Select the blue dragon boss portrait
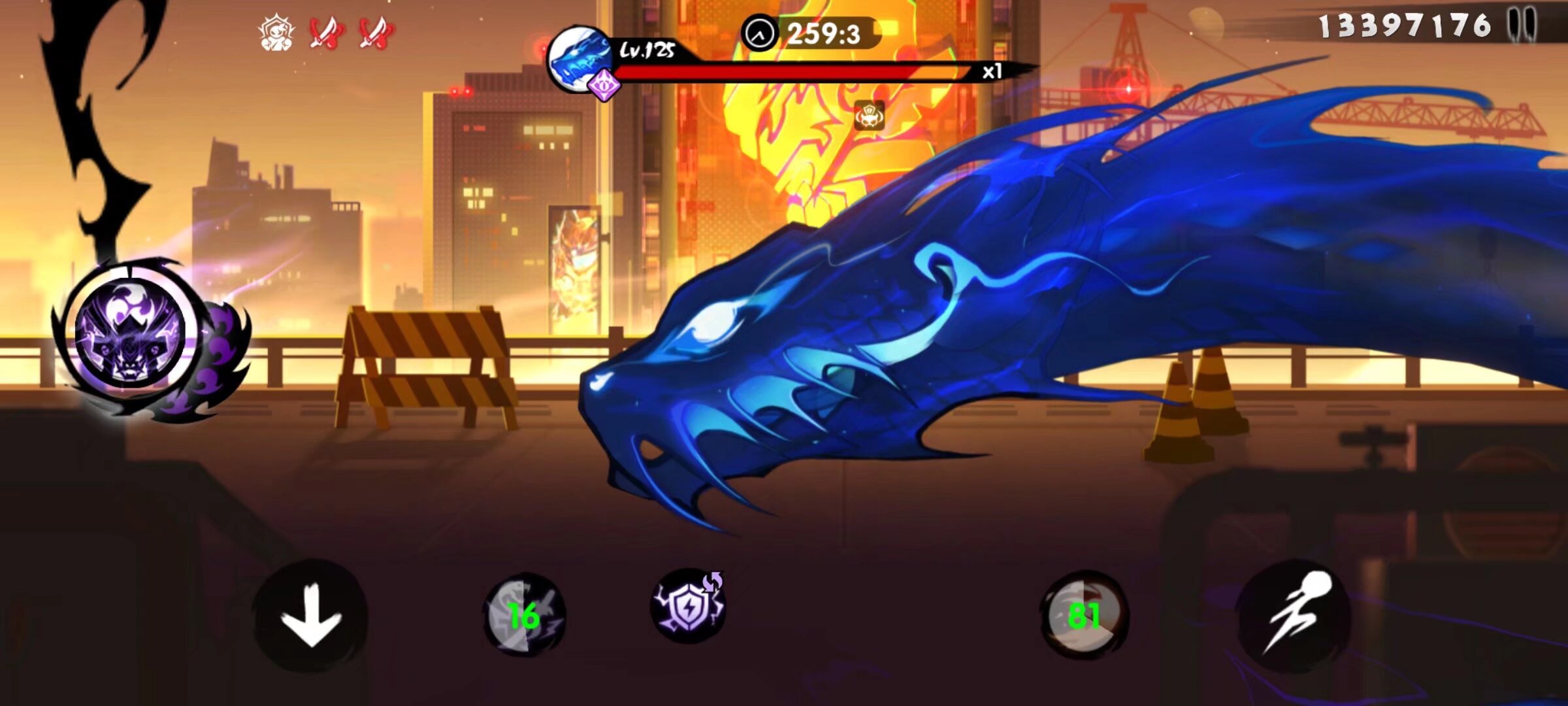Image resolution: width=1568 pixels, height=706 pixels. click(x=578, y=59)
